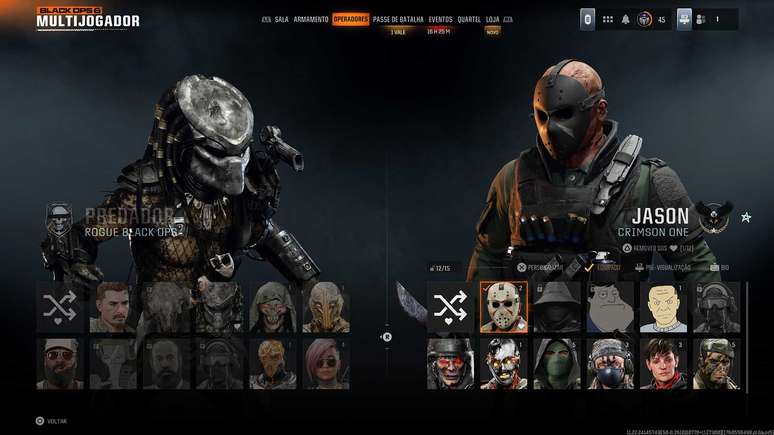Choose the red jacket operator tile
This screenshot has width=774, height=435.
click(663, 362)
